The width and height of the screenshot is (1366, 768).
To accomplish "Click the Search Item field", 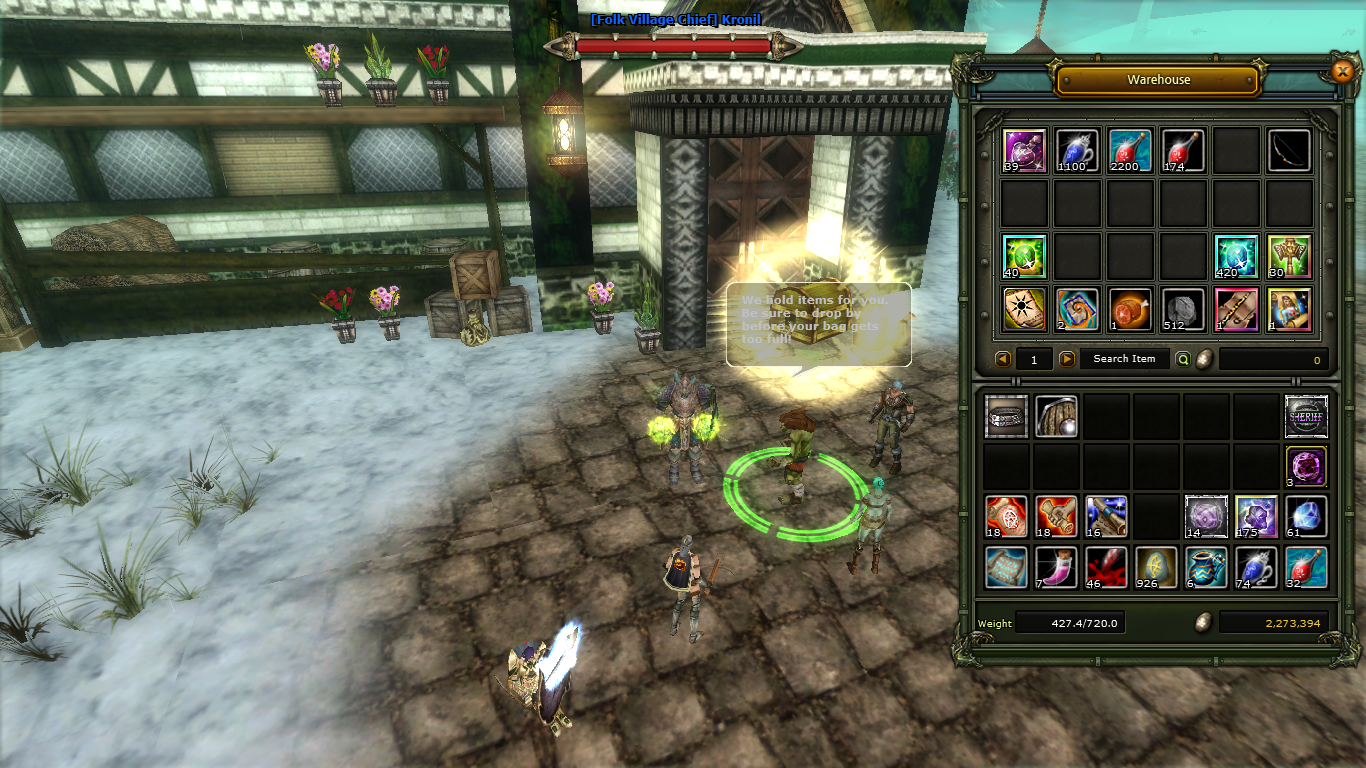I will pos(1124,359).
